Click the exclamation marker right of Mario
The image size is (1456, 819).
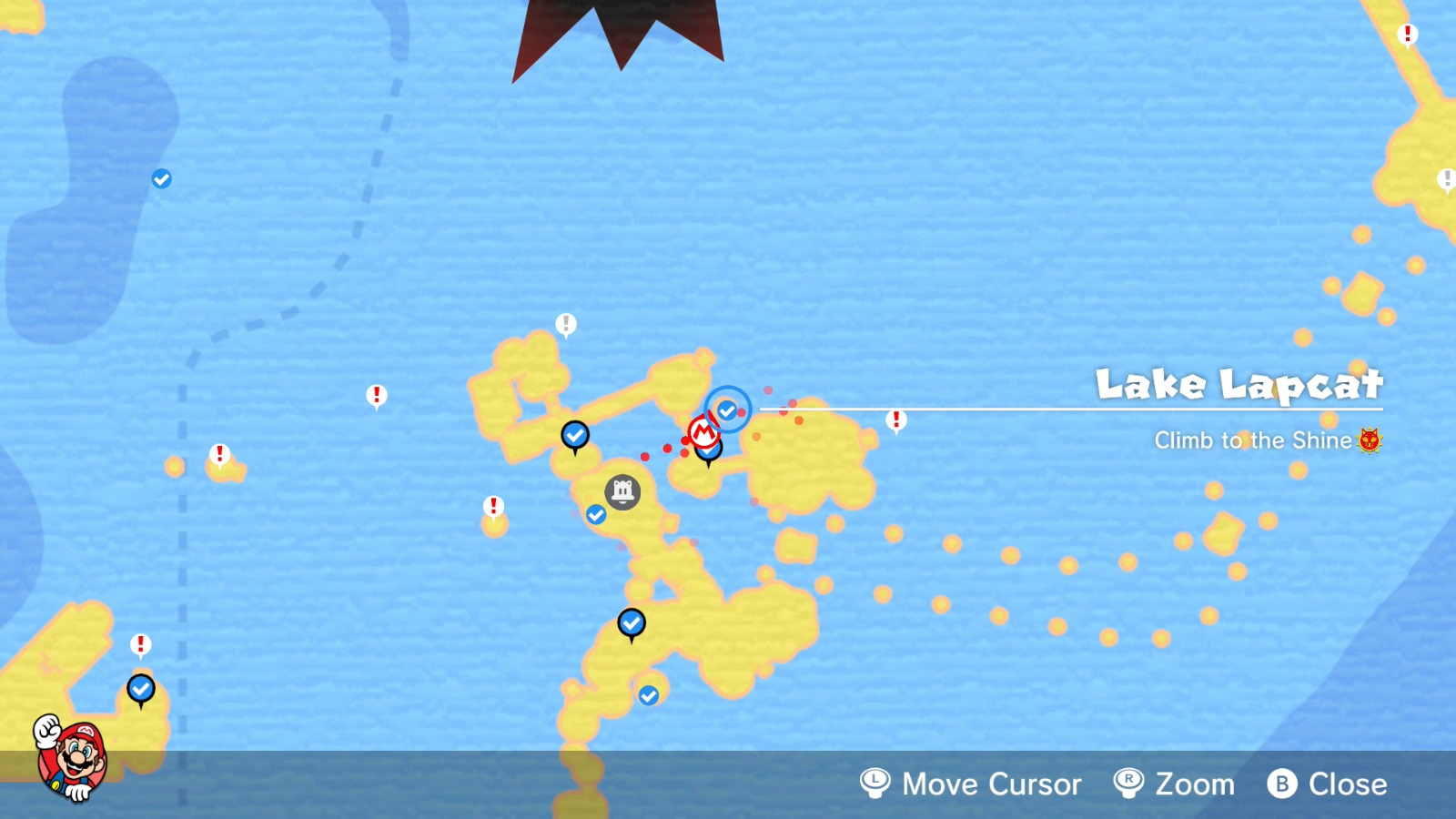[x=895, y=420]
